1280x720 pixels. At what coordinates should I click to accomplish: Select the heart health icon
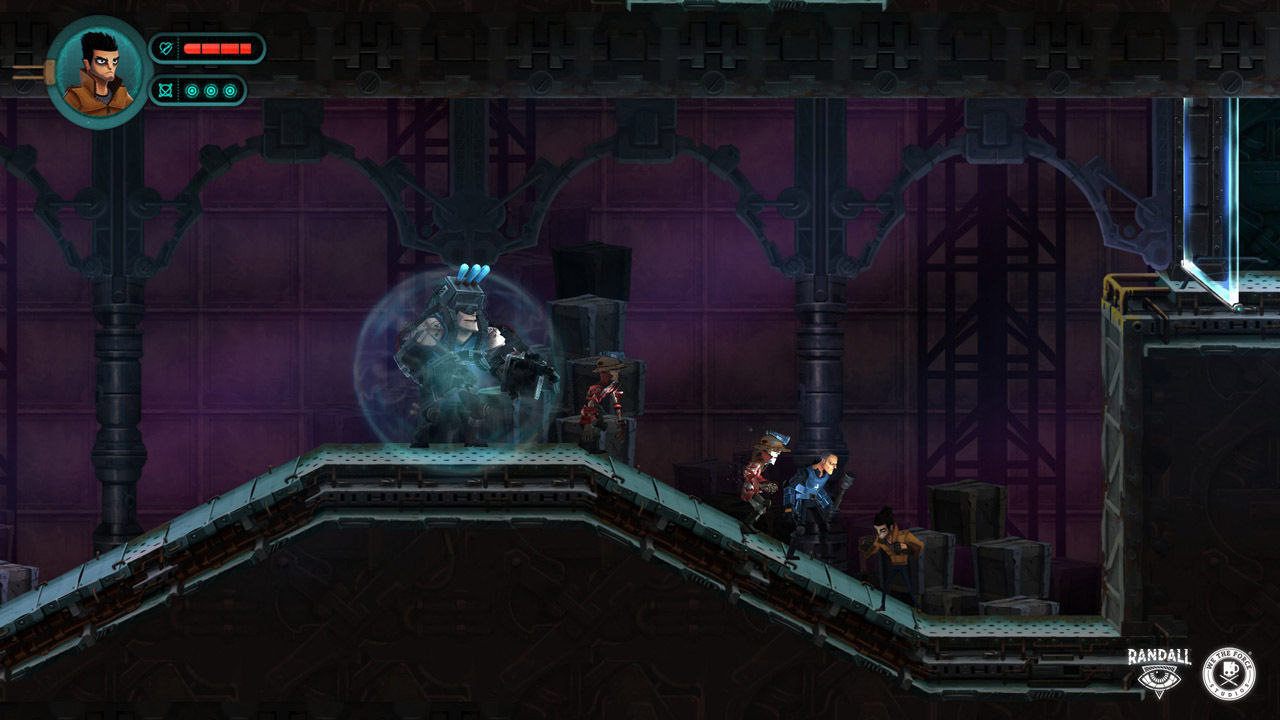tap(166, 47)
